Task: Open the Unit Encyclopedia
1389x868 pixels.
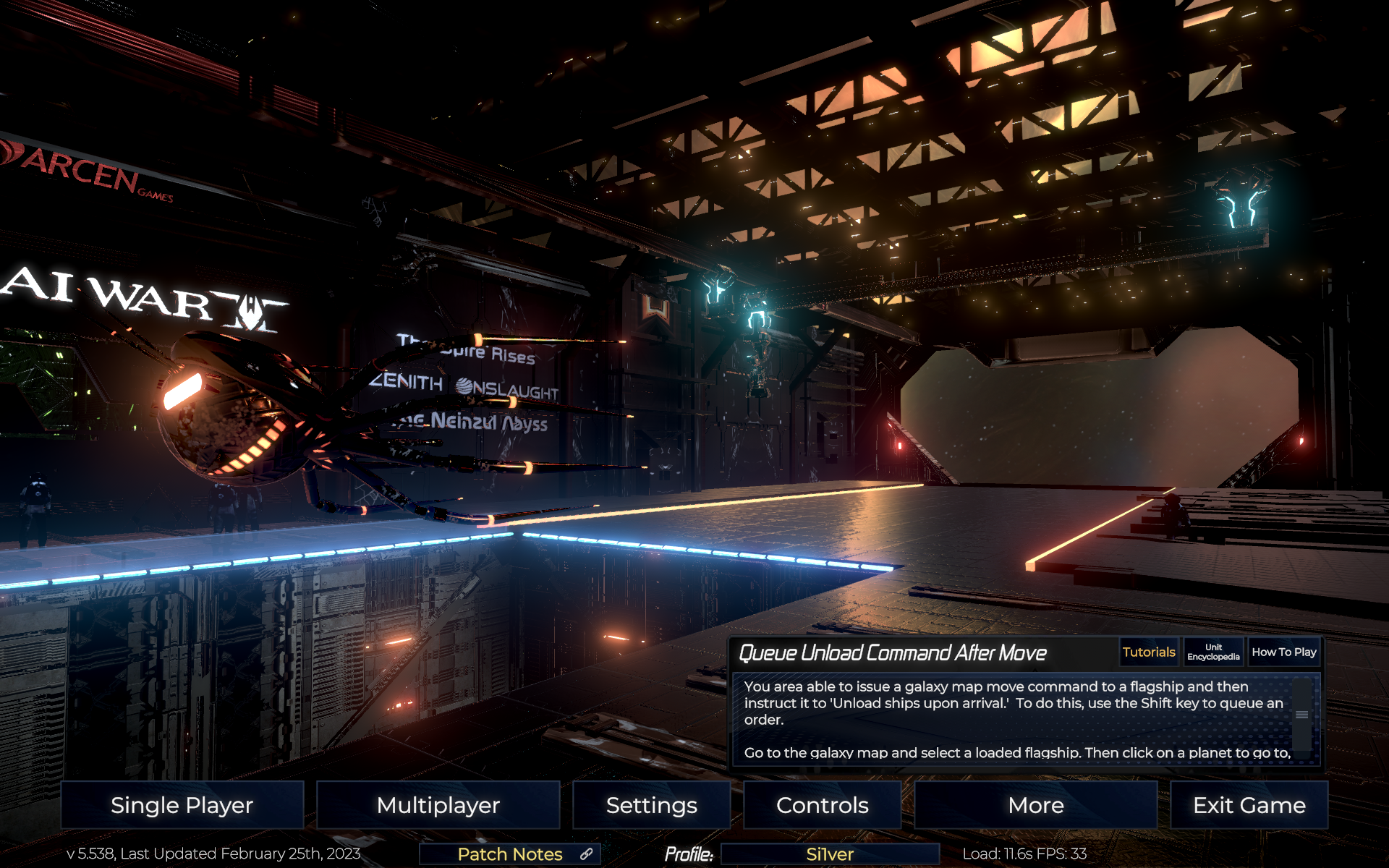Action: click(x=1213, y=652)
